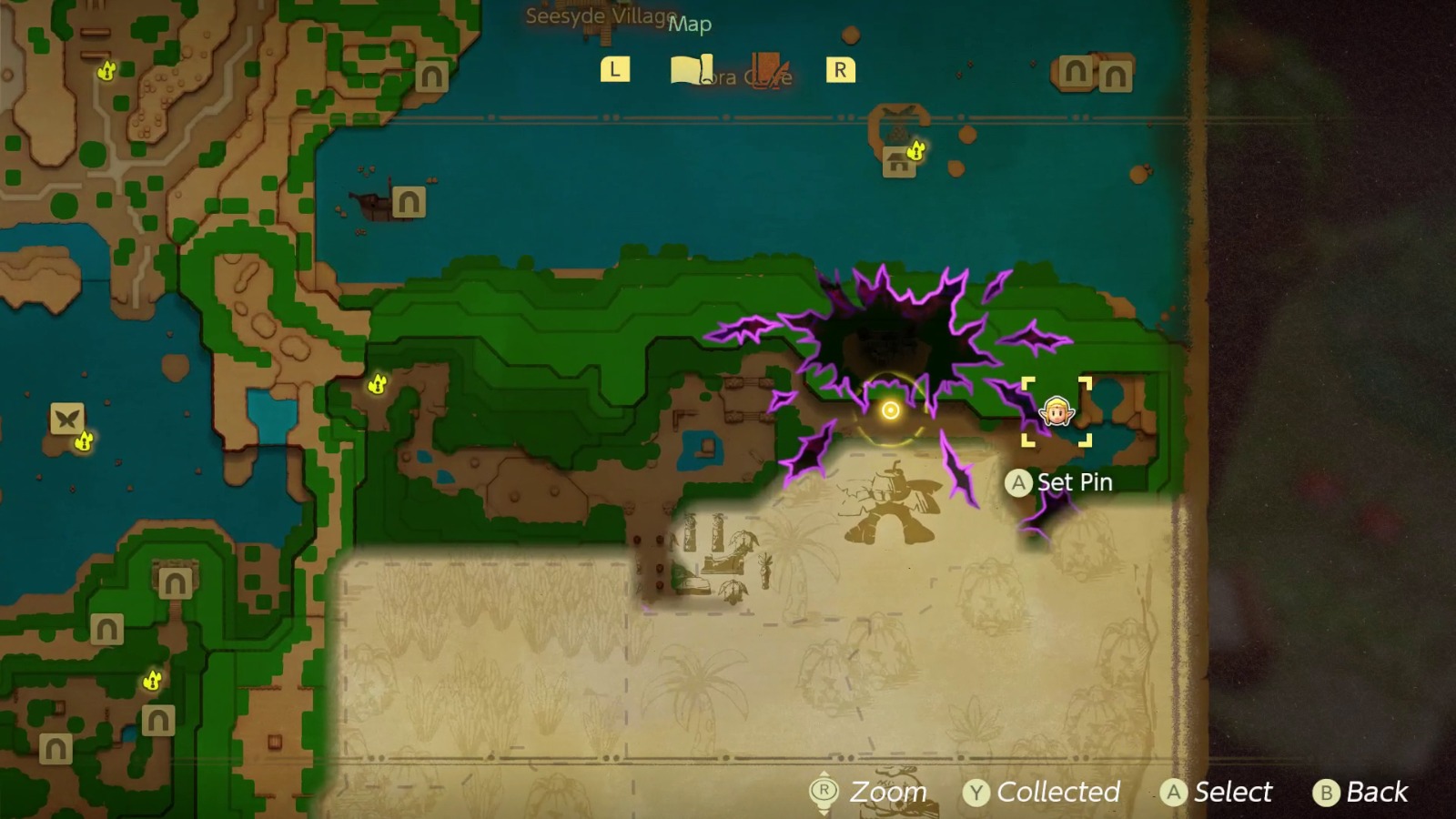Select Link's face icon on the map
The height and width of the screenshot is (819, 1456).
pos(1056,411)
